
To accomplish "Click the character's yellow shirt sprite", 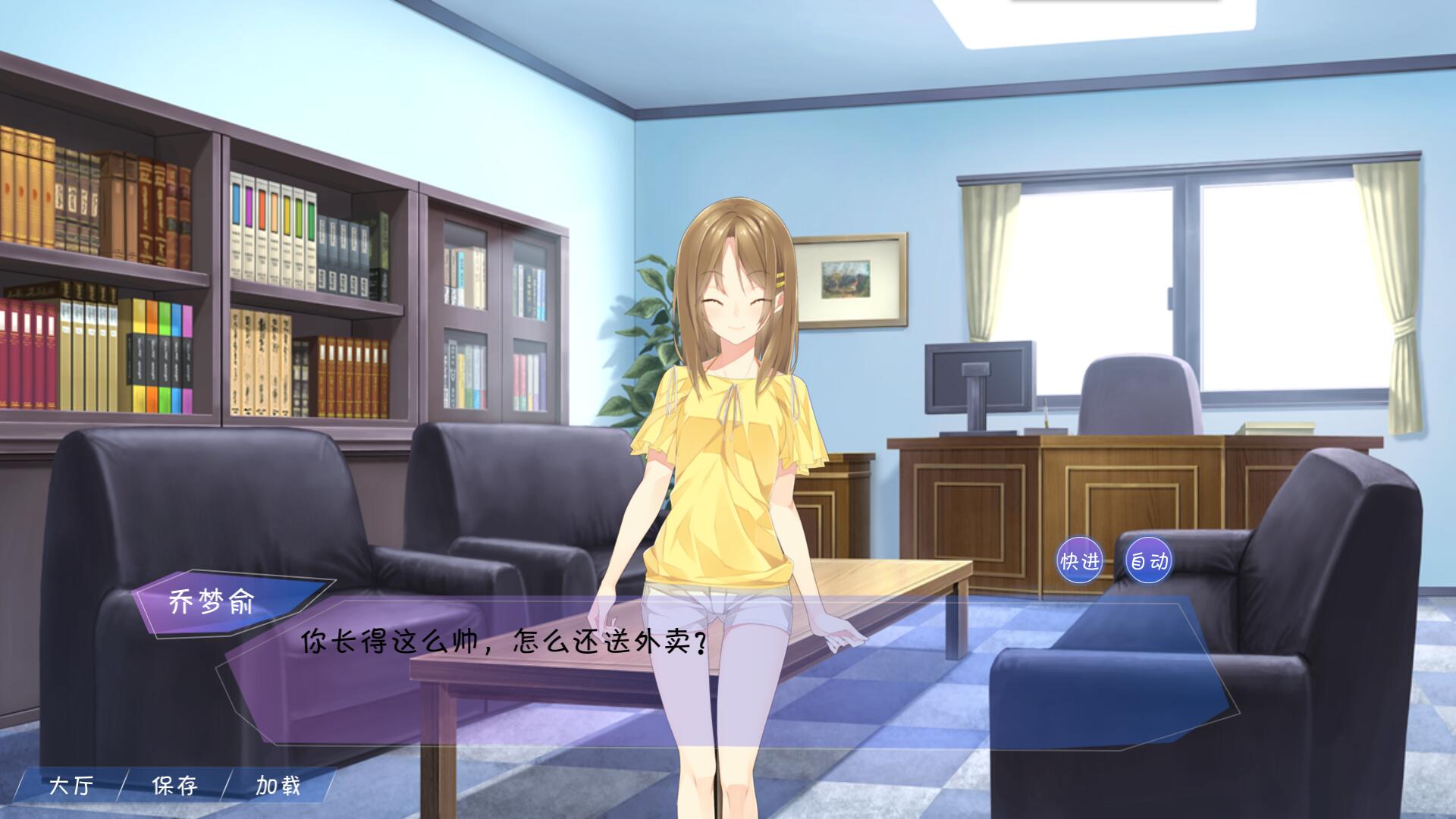I will pos(728,478).
